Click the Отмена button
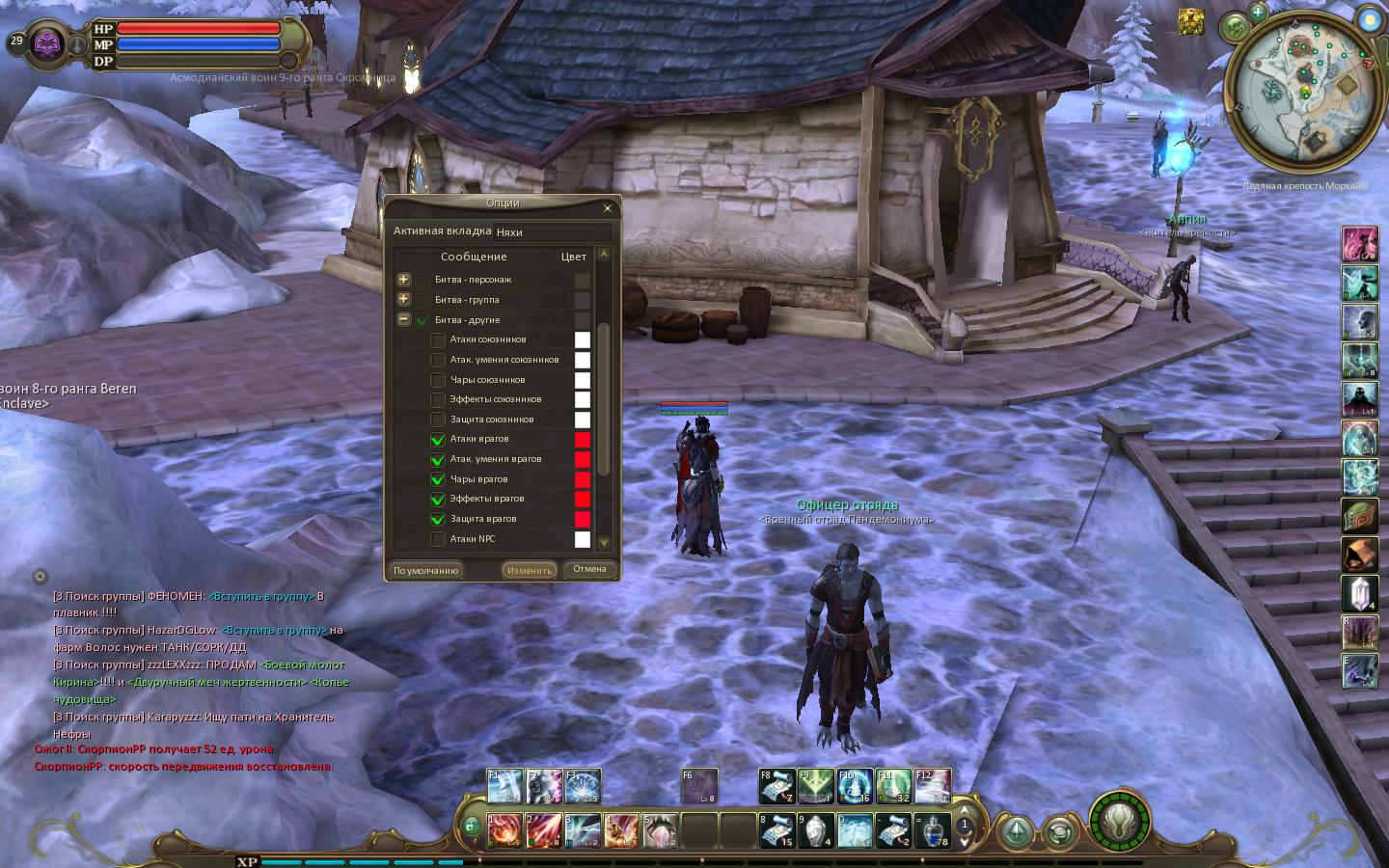 [x=589, y=569]
